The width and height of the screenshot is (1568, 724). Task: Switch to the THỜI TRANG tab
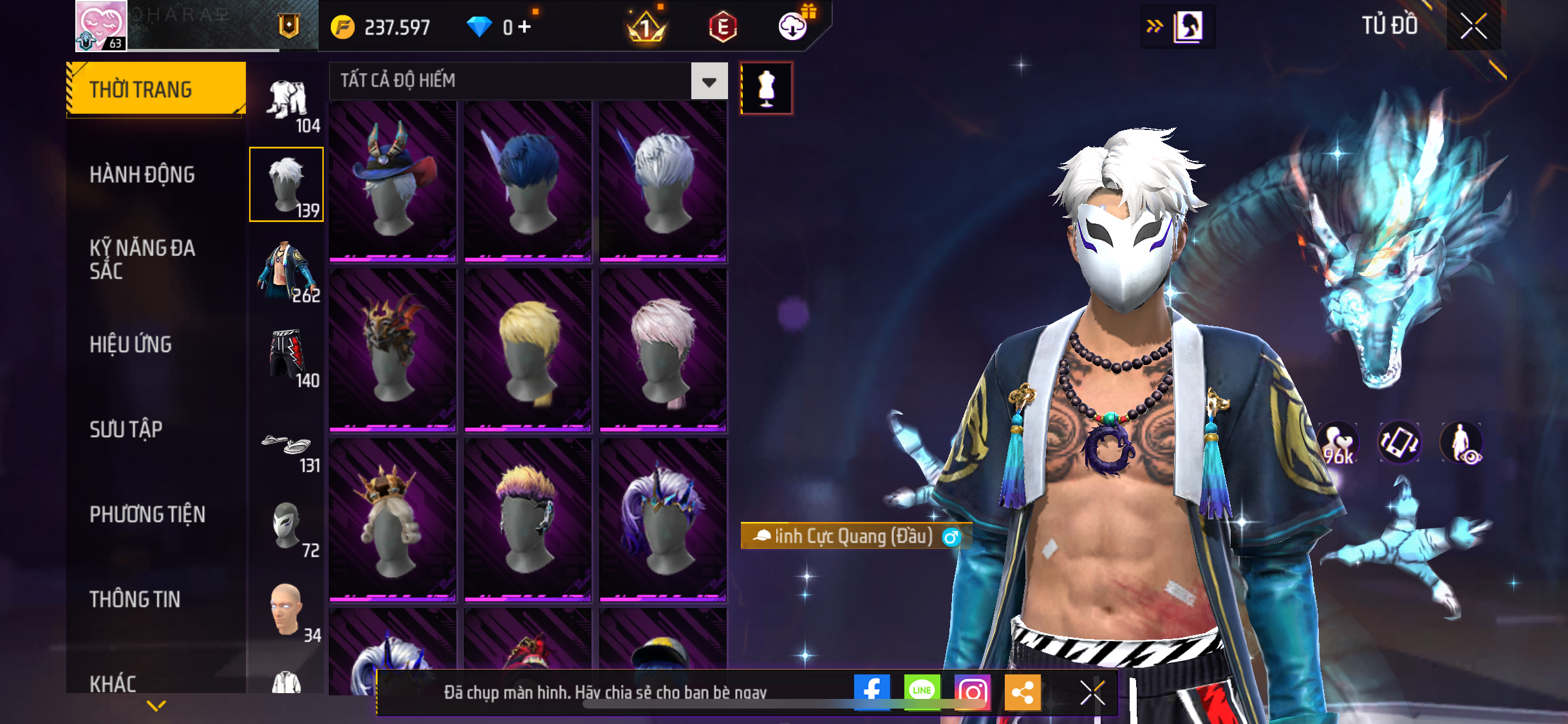(x=155, y=89)
